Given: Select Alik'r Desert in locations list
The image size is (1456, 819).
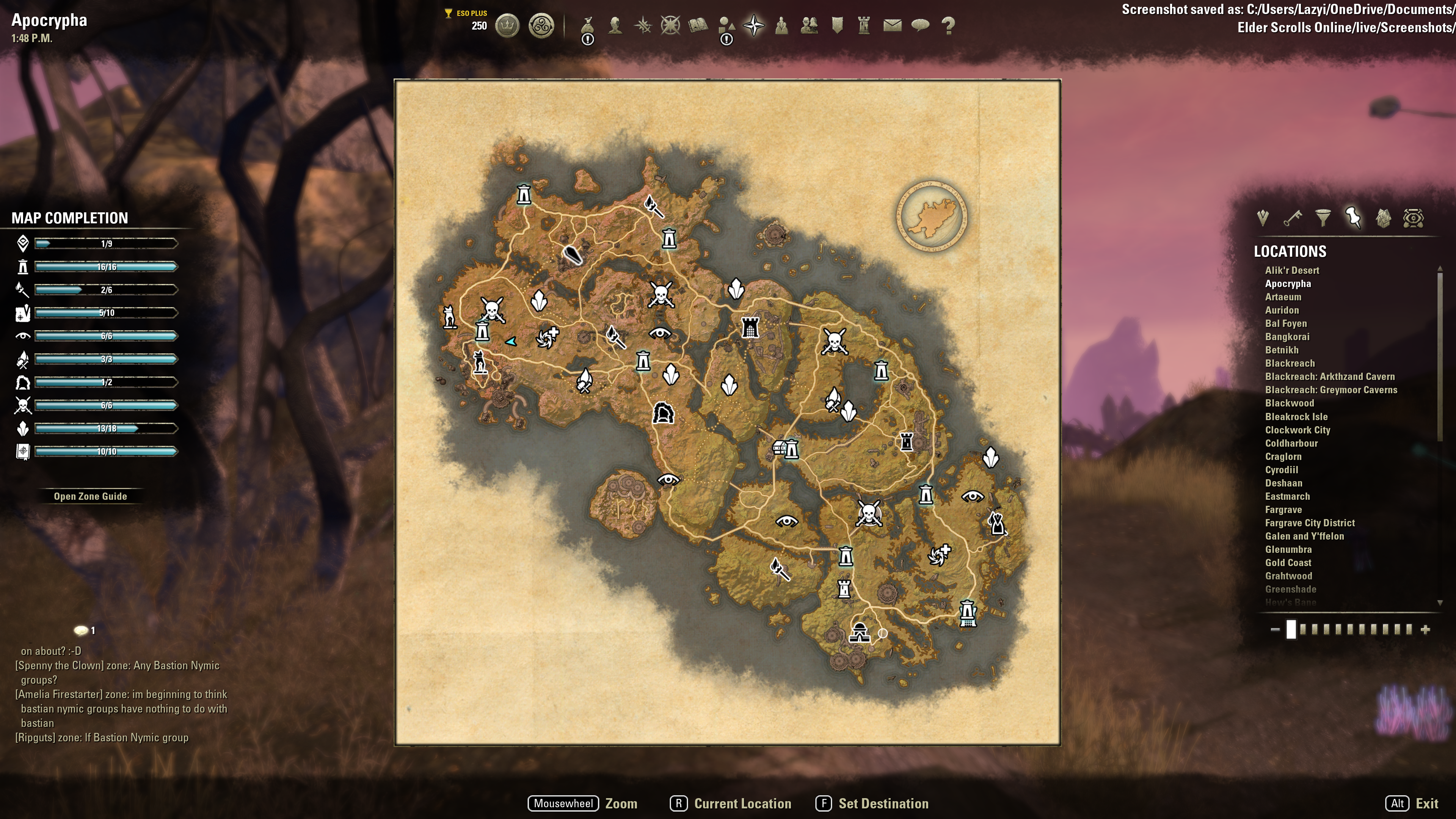Looking at the screenshot, I should click(1292, 270).
